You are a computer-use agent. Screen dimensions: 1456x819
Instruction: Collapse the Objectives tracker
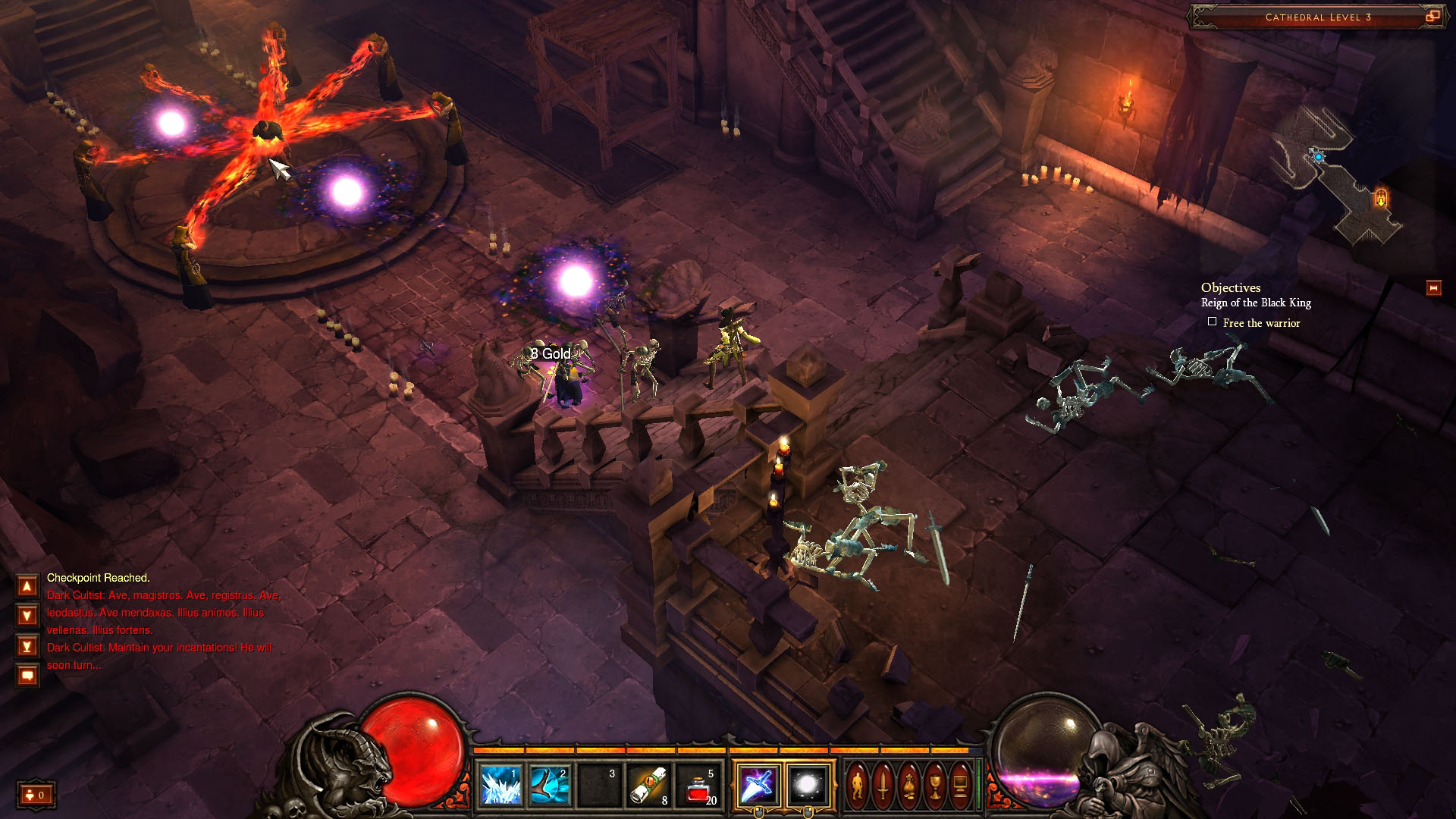[x=1433, y=288]
